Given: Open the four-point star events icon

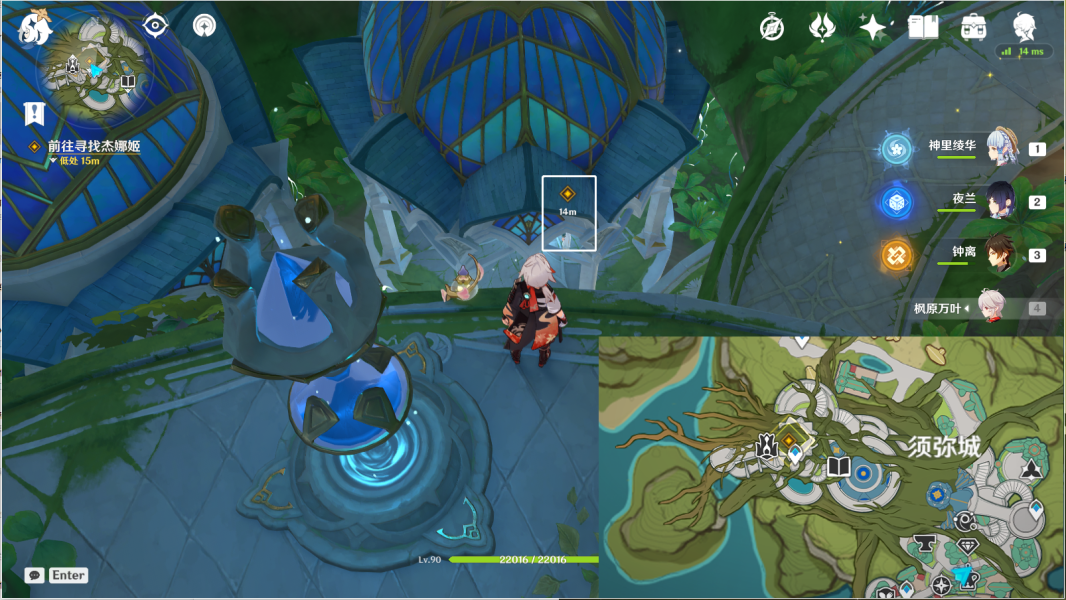Looking at the screenshot, I should (x=873, y=27).
